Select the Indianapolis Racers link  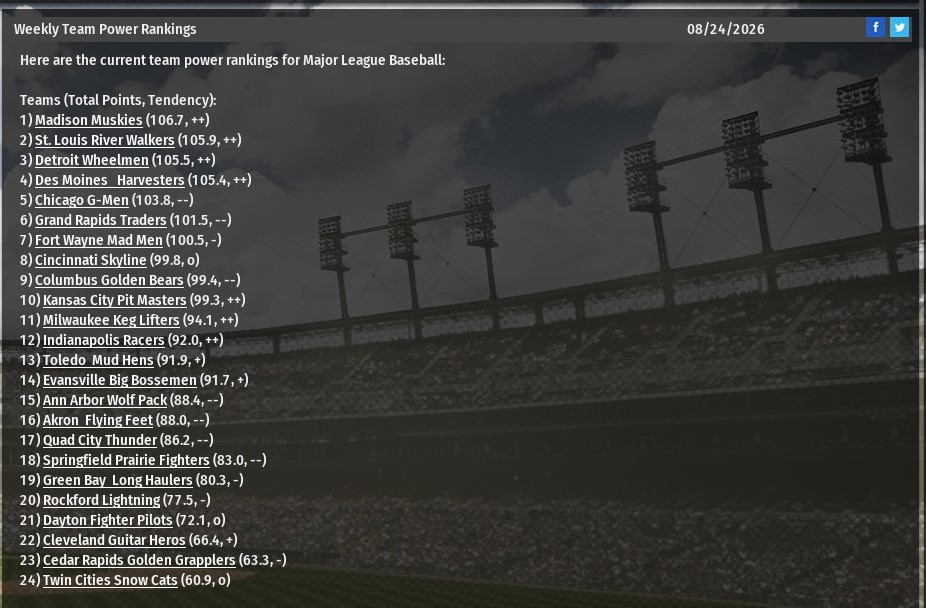pyautogui.click(x=103, y=340)
